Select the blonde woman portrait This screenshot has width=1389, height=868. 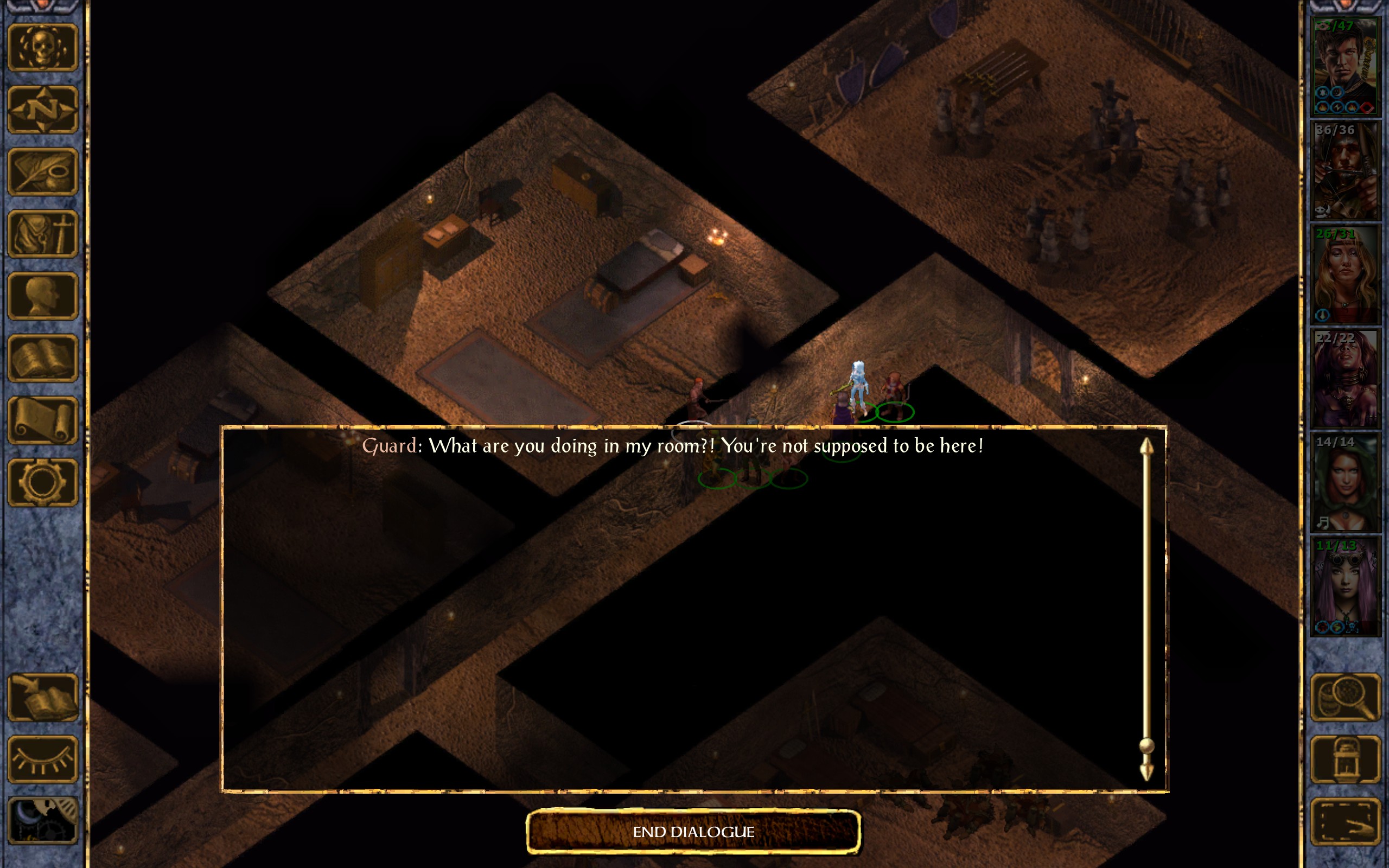tap(1346, 275)
